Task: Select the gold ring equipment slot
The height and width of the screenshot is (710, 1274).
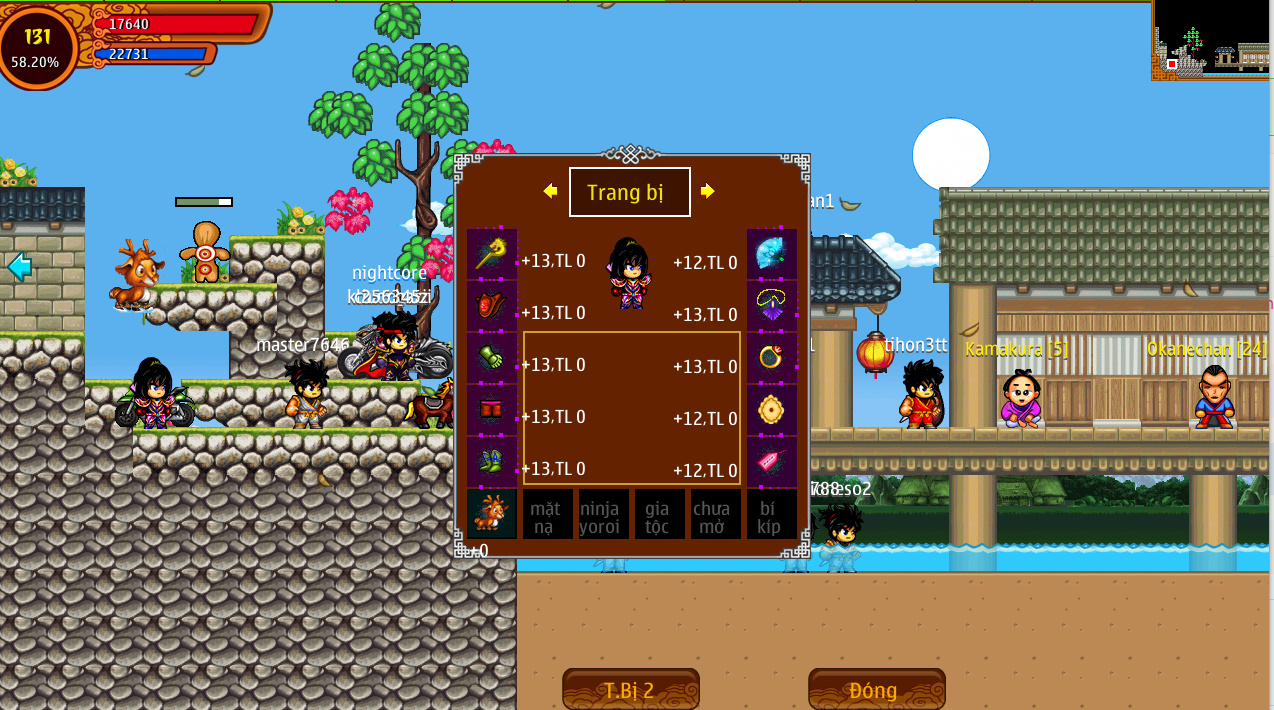Action: 772,358
